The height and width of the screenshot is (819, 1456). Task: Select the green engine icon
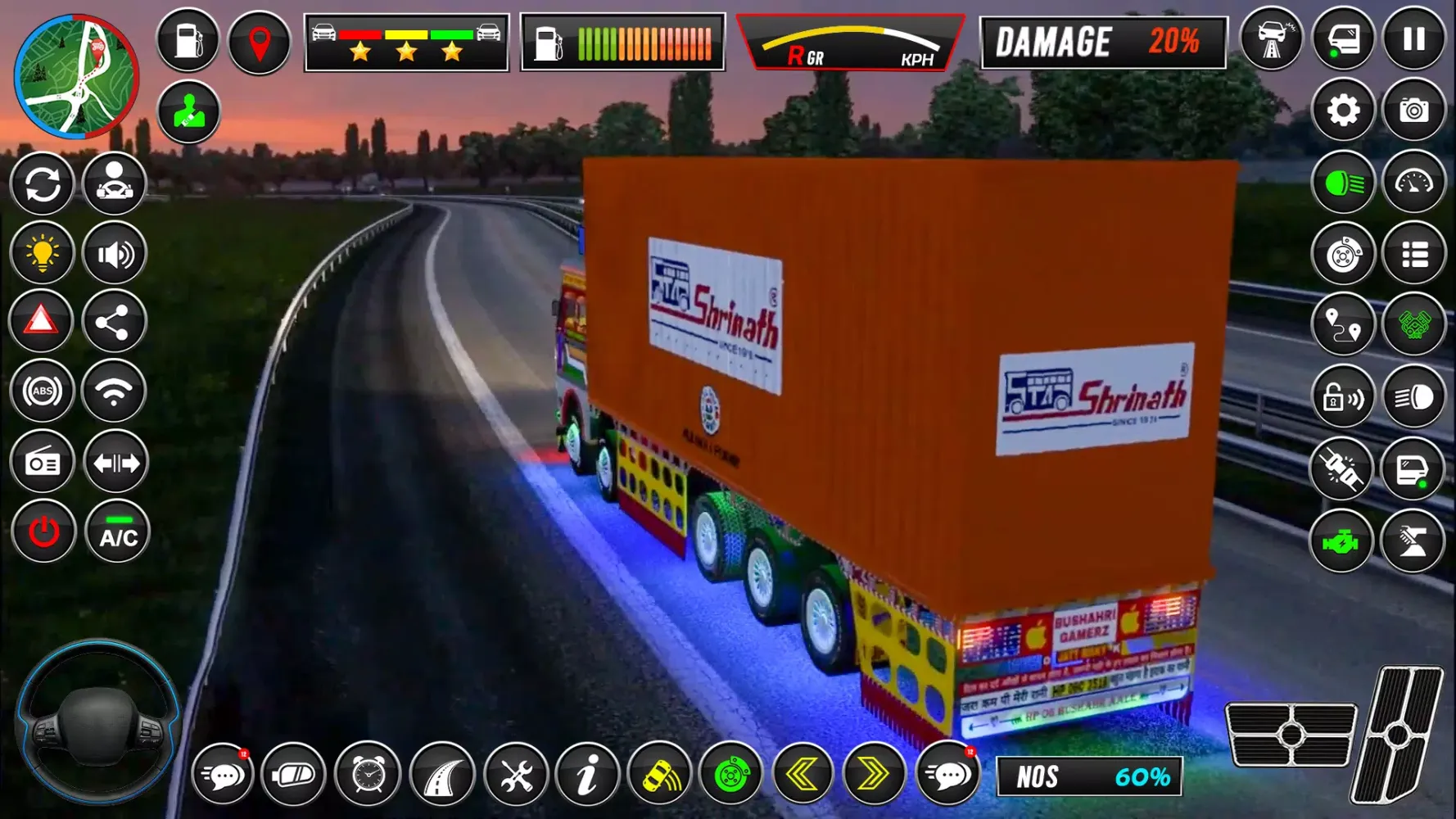(1341, 541)
